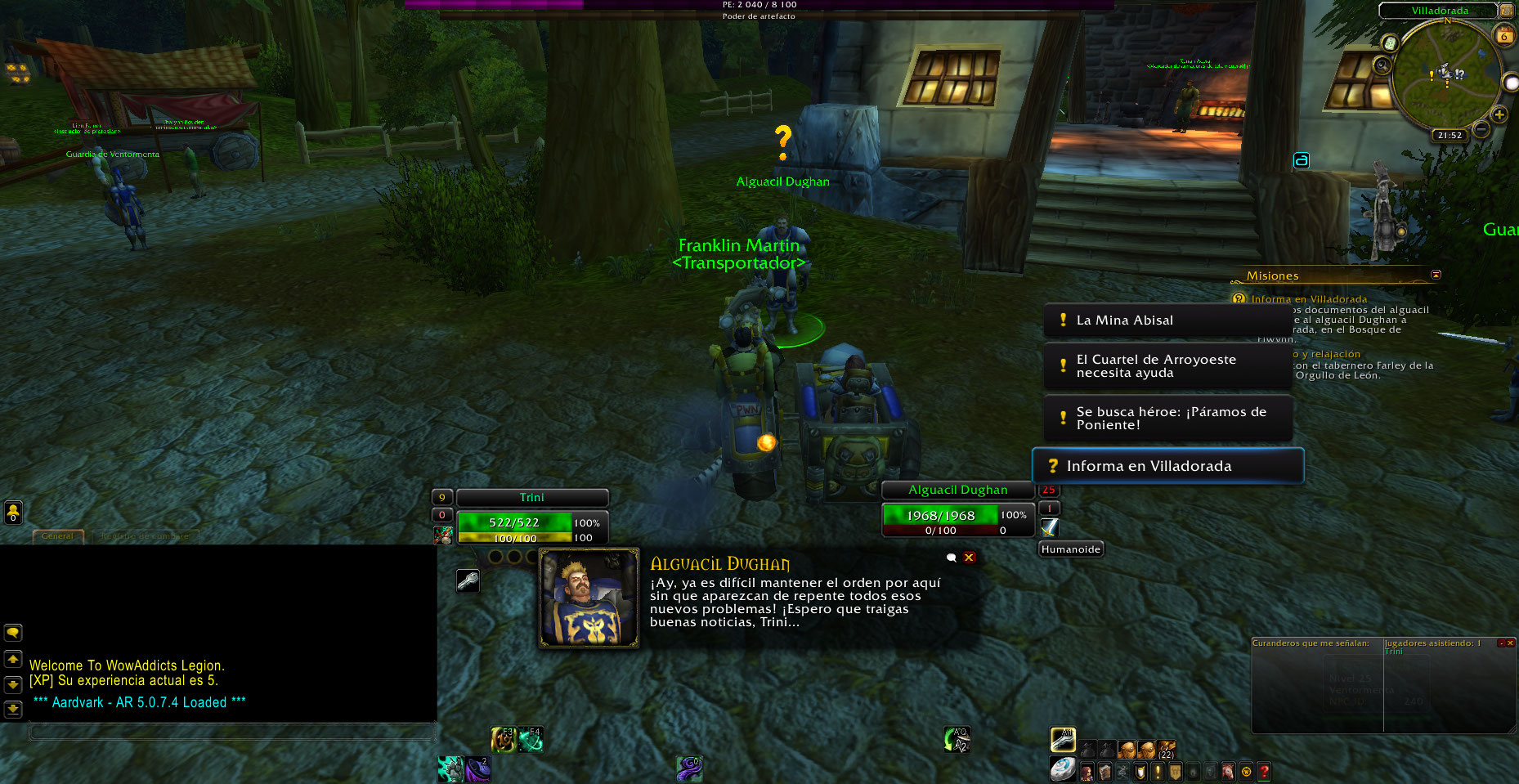Select Se busca héroe: ¡Páramos de Poniente!
The height and width of the screenshot is (784, 1519).
(x=1167, y=419)
